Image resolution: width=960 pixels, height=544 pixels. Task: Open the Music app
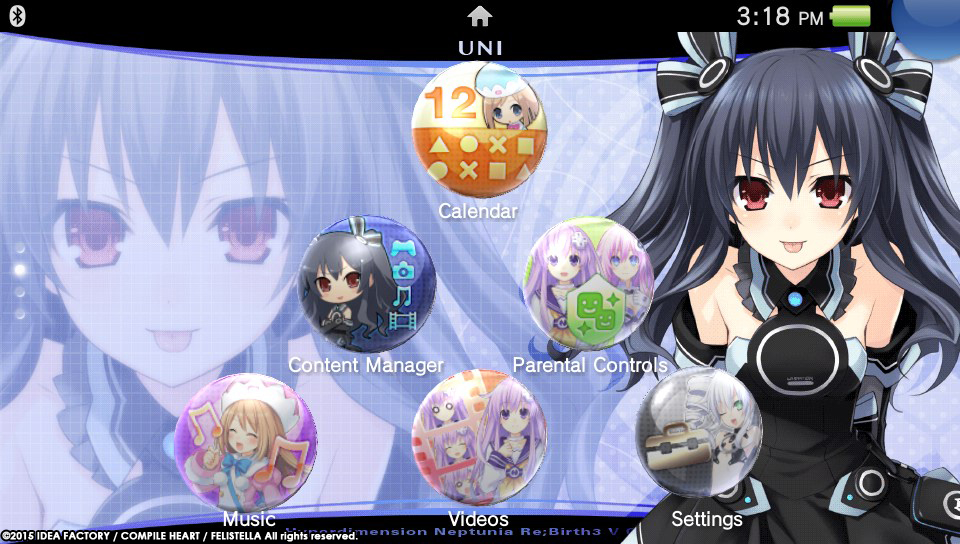click(246, 444)
